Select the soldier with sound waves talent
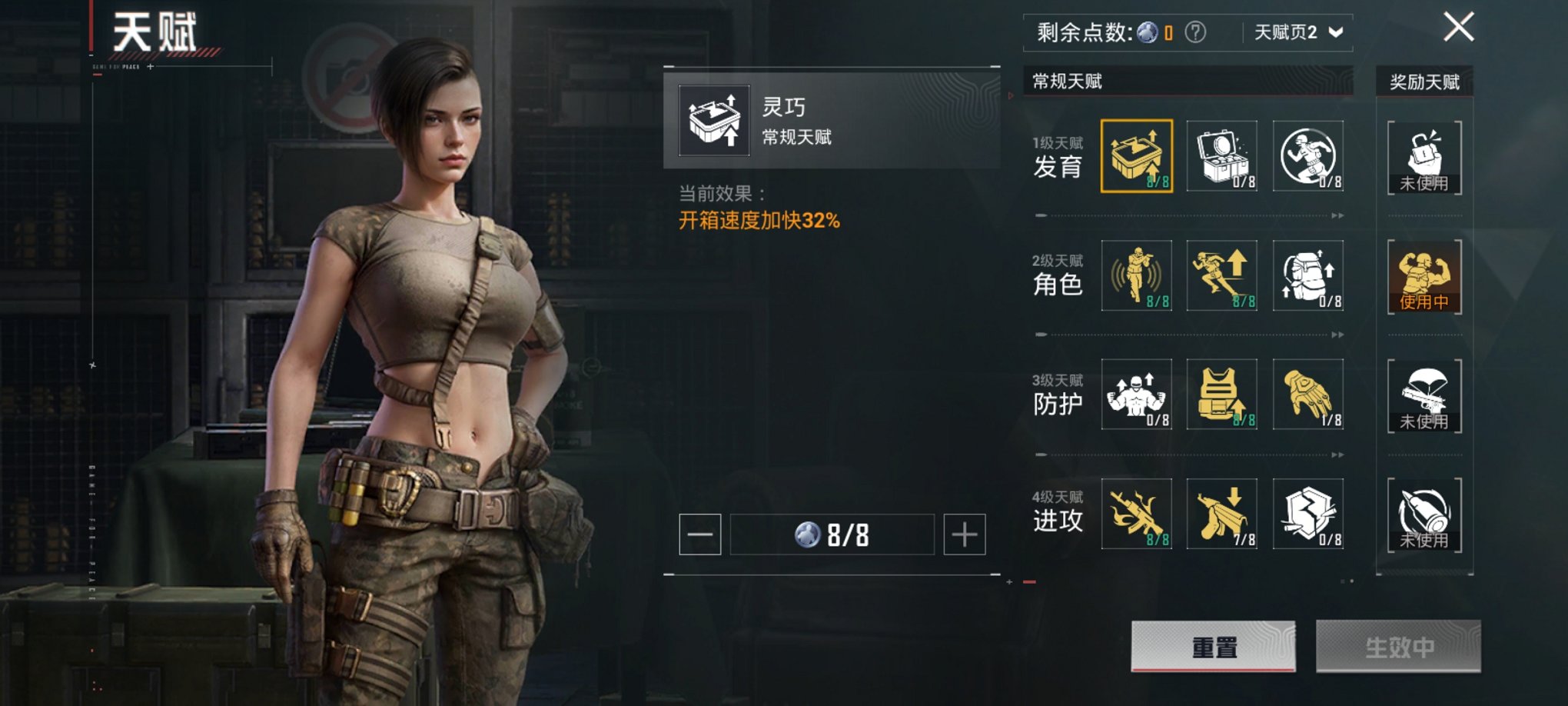This screenshot has width=1568, height=706. tap(1136, 275)
